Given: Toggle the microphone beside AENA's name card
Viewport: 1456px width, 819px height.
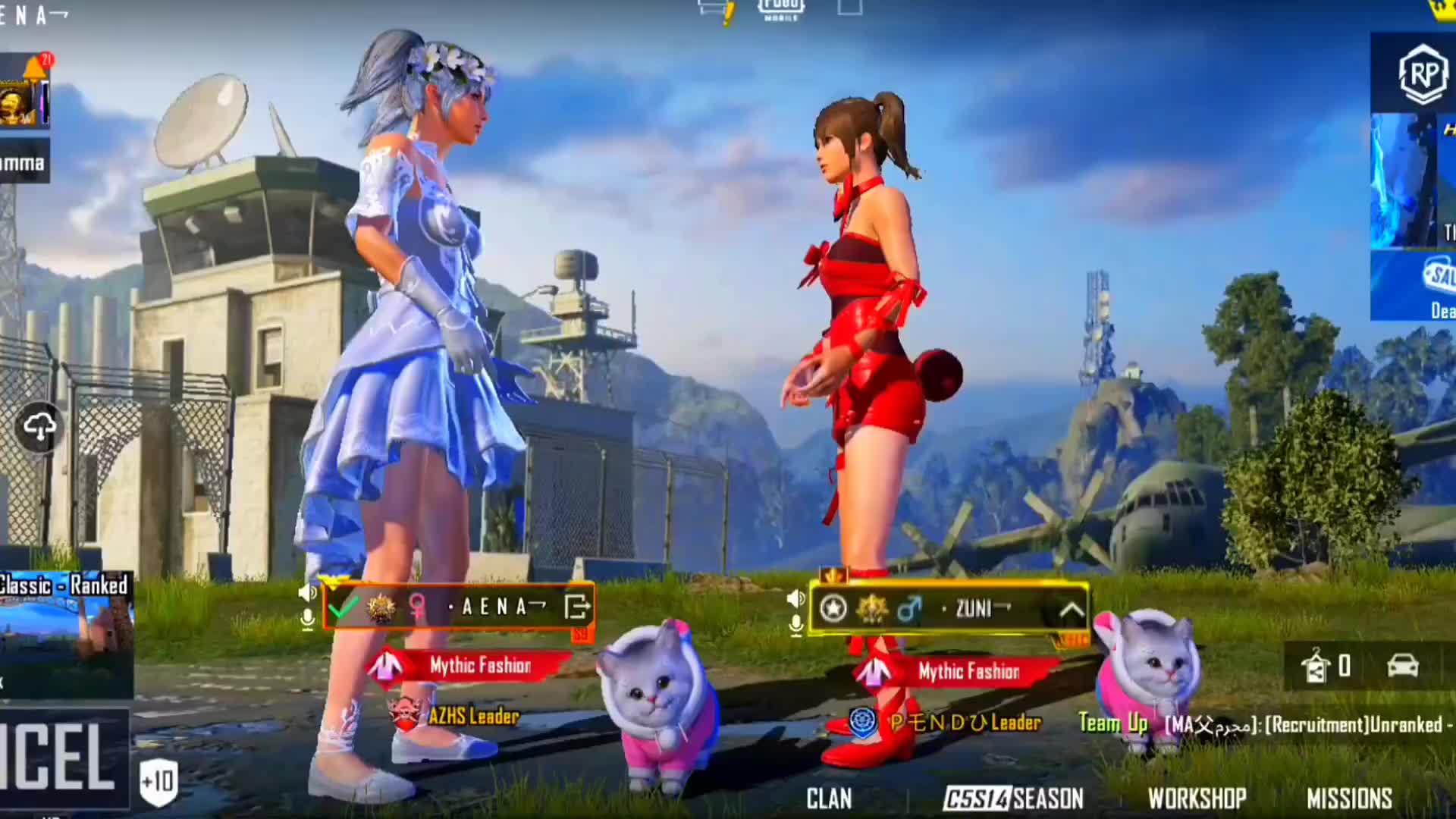Looking at the screenshot, I should click(x=308, y=620).
